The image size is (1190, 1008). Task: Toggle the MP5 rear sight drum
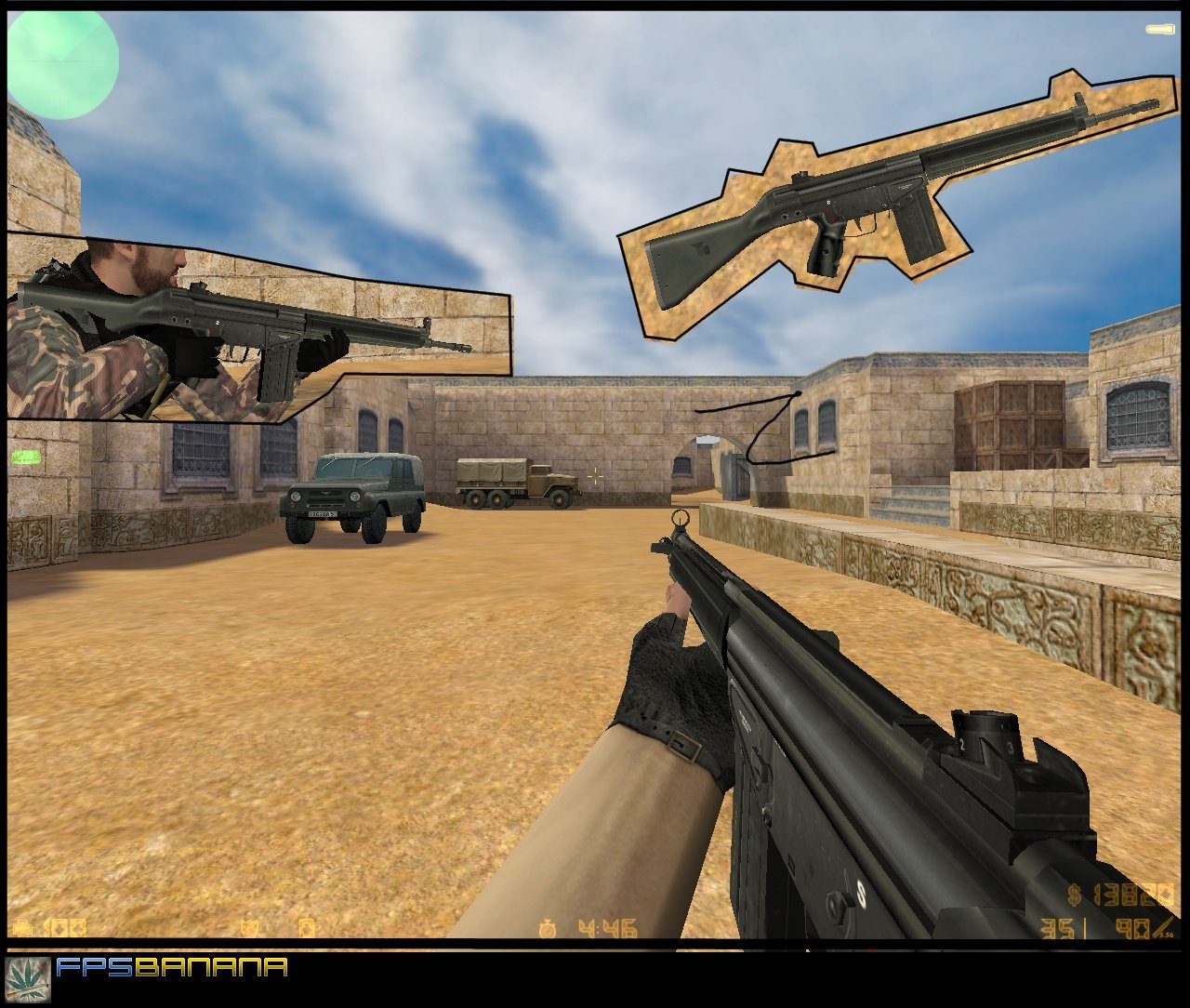tap(987, 735)
